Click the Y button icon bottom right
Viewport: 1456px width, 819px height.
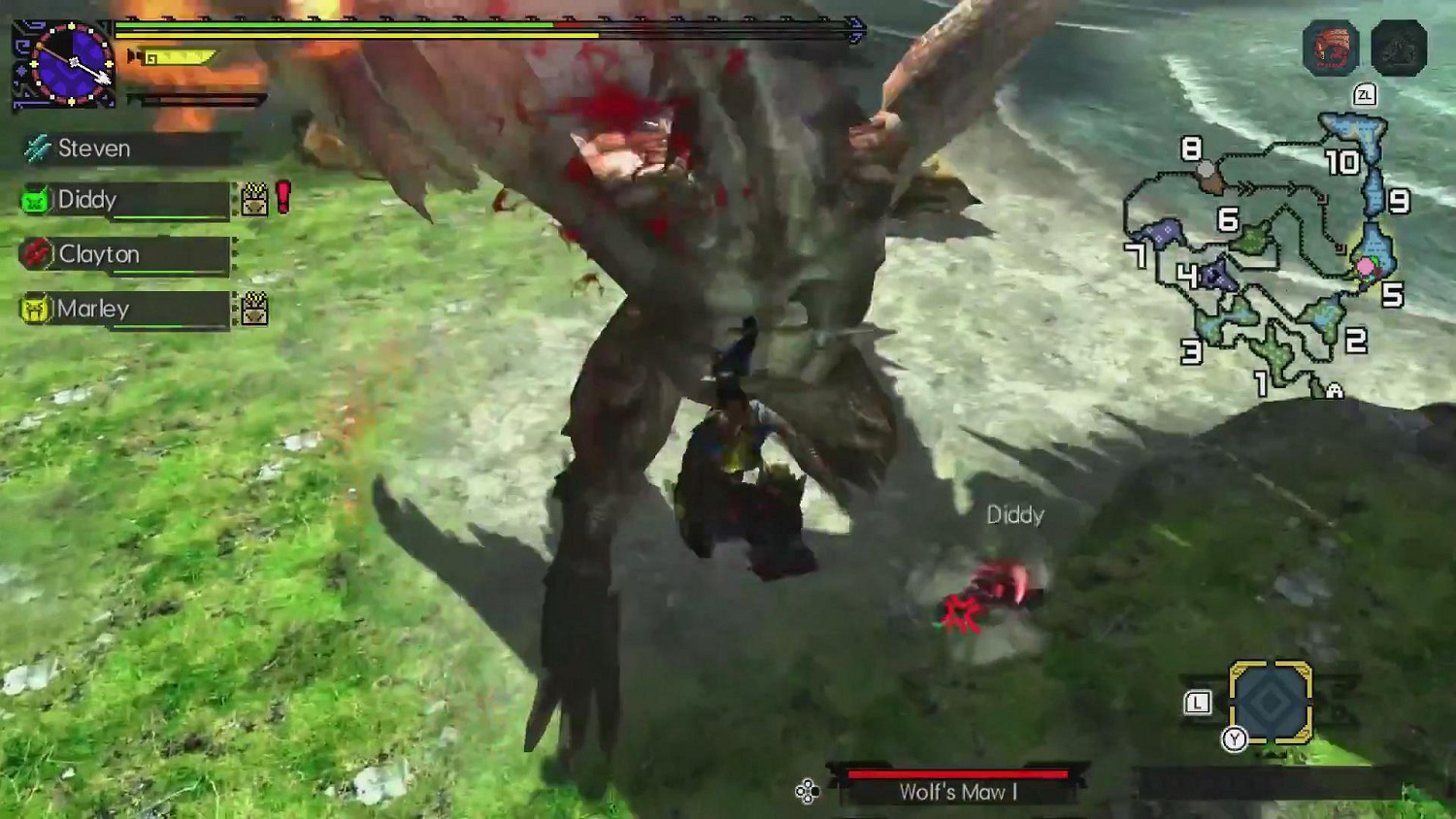point(1236,737)
